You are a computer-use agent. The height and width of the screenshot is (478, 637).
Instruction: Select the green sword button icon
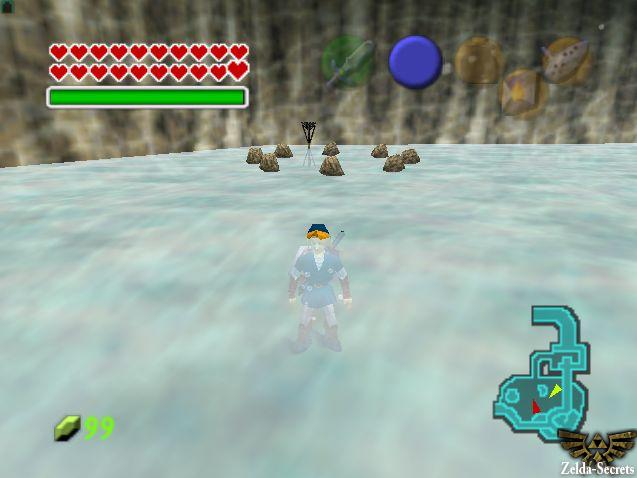point(348,61)
